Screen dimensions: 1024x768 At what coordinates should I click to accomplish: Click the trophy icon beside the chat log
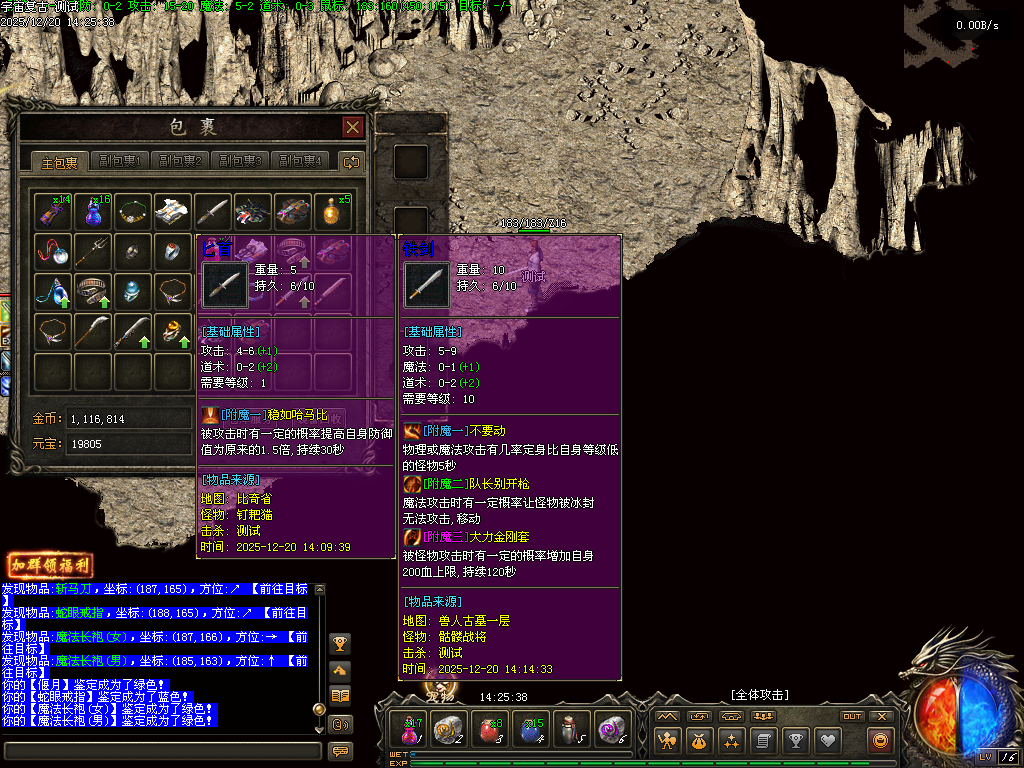click(x=340, y=643)
